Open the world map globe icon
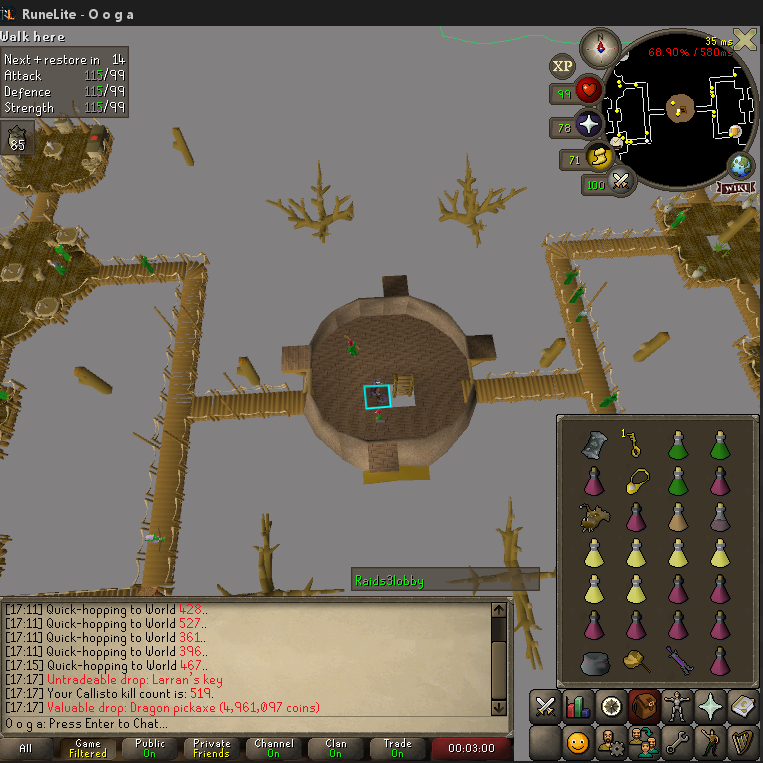Image resolution: width=763 pixels, height=763 pixels. point(741,165)
